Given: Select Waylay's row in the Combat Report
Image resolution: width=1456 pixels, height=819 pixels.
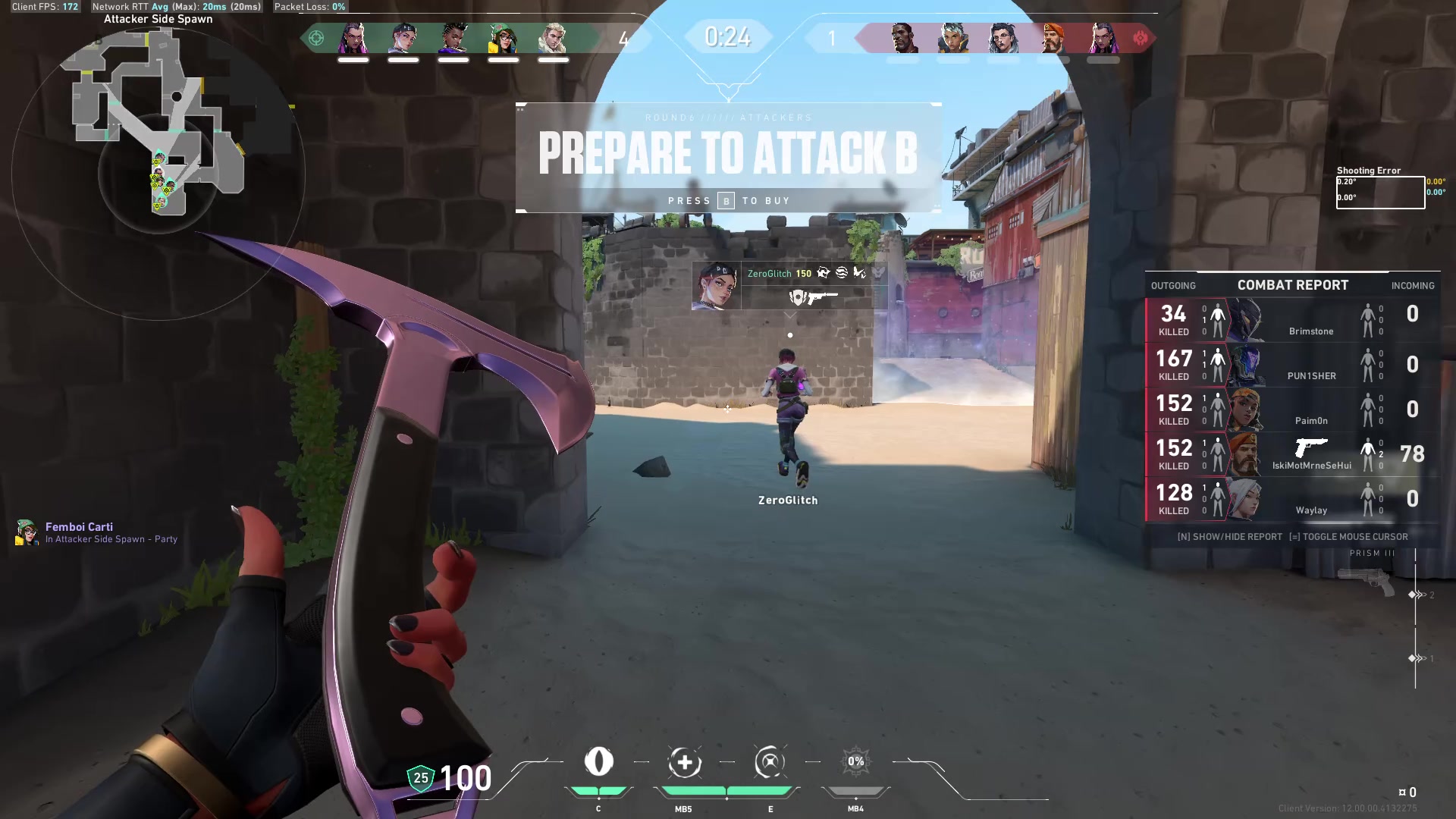Looking at the screenshot, I should [x=1292, y=499].
